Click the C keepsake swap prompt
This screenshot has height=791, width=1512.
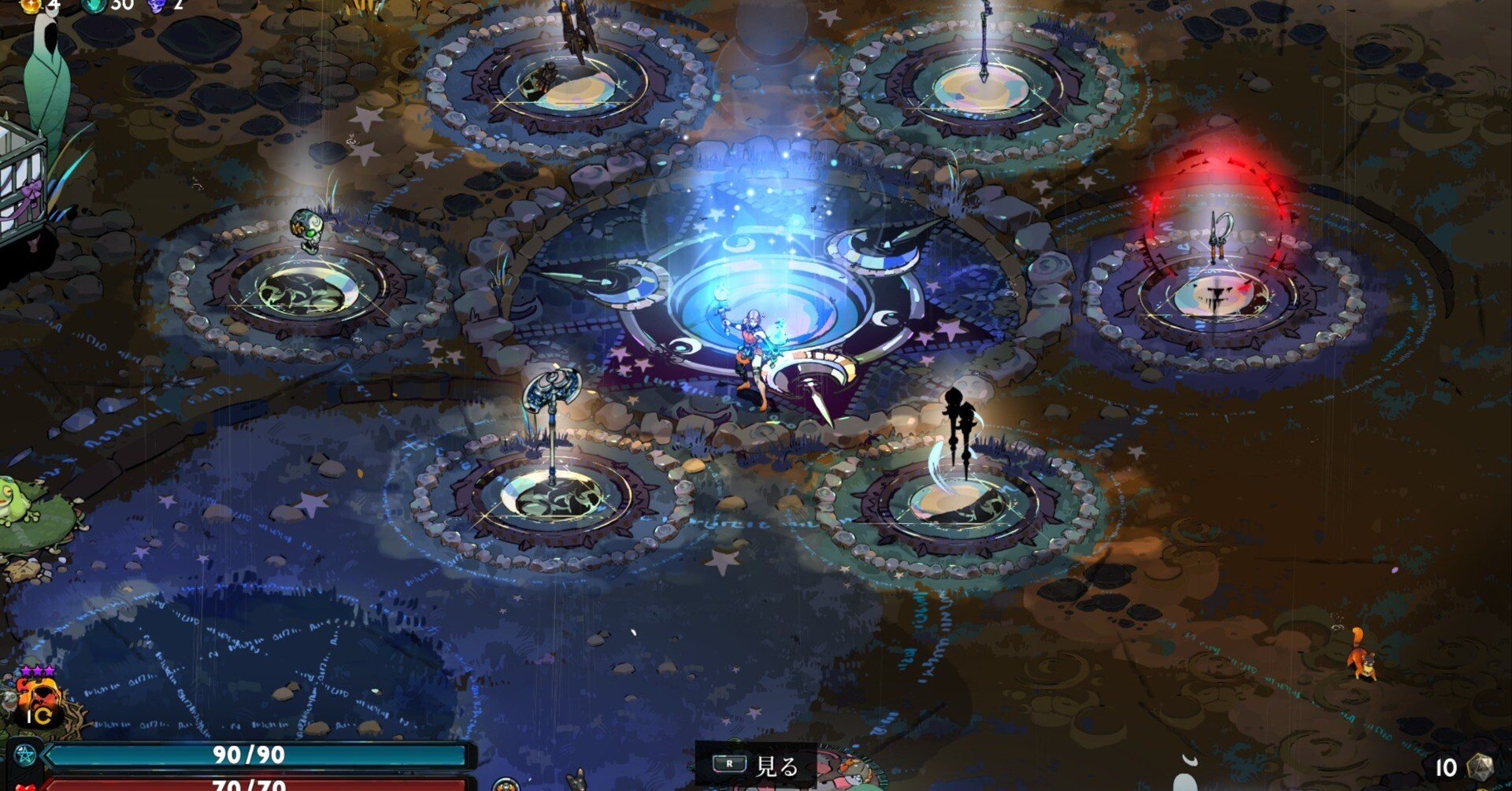43,716
